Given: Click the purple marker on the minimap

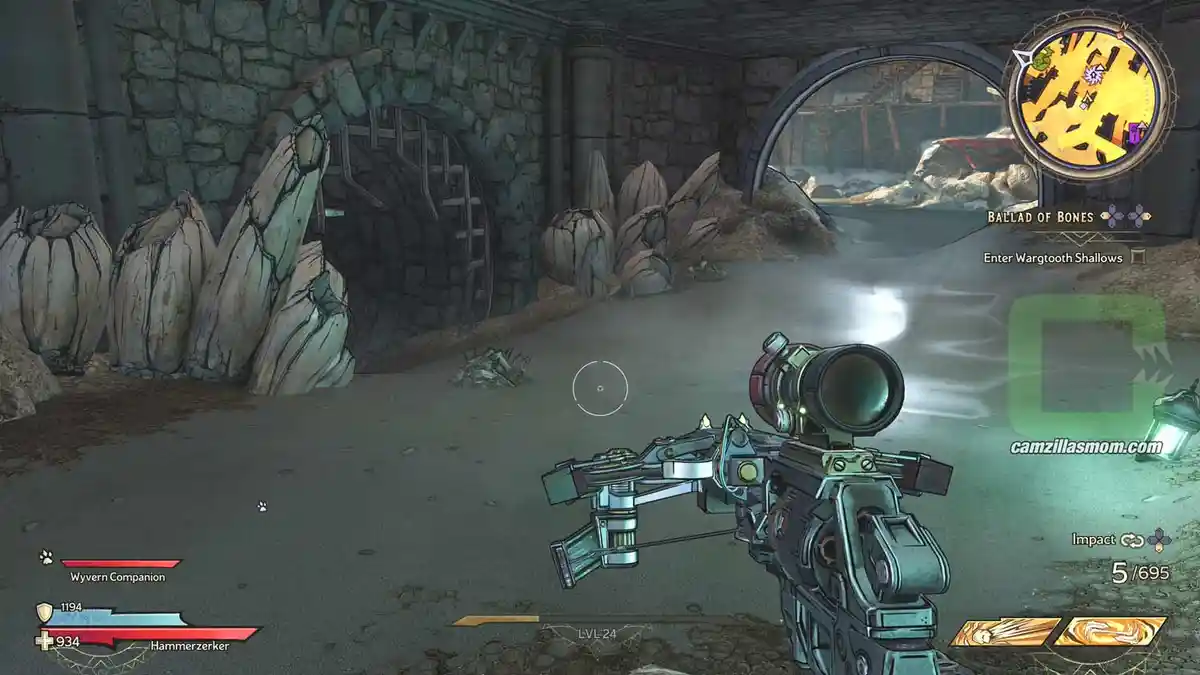Looking at the screenshot, I should pyautogui.click(x=1135, y=131).
